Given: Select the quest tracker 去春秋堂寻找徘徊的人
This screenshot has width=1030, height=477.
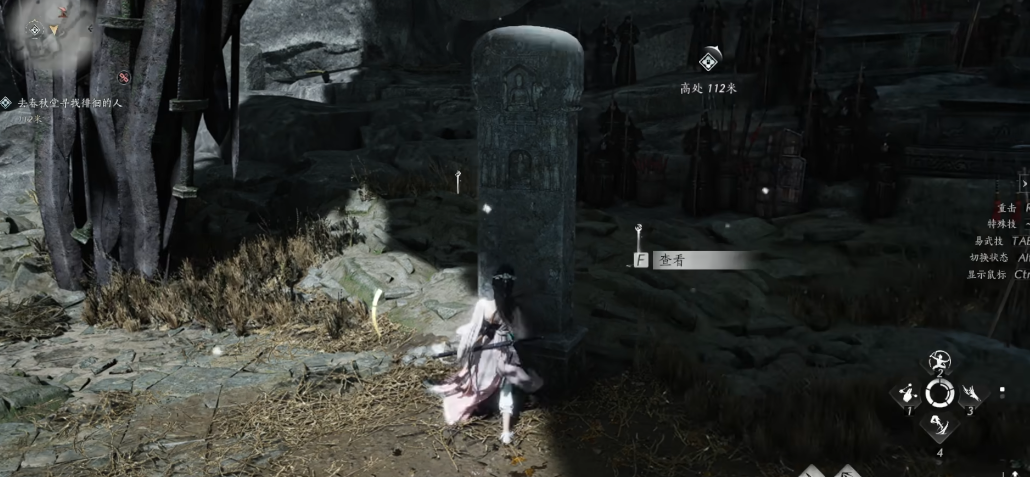Looking at the screenshot, I should click(72, 103).
